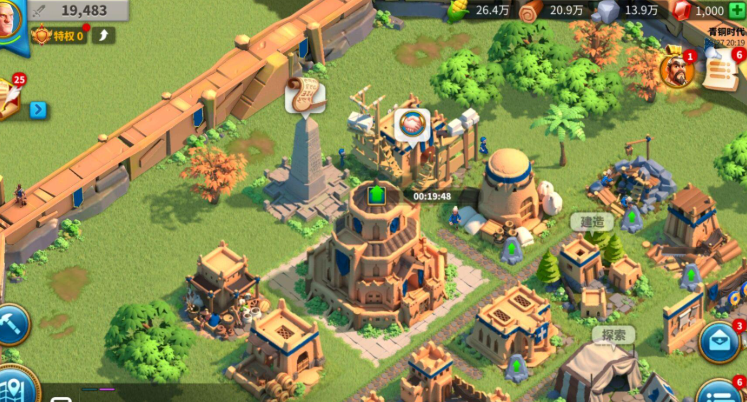Open the commander portrait with red badge
747x402 pixels.
[x=677, y=69]
